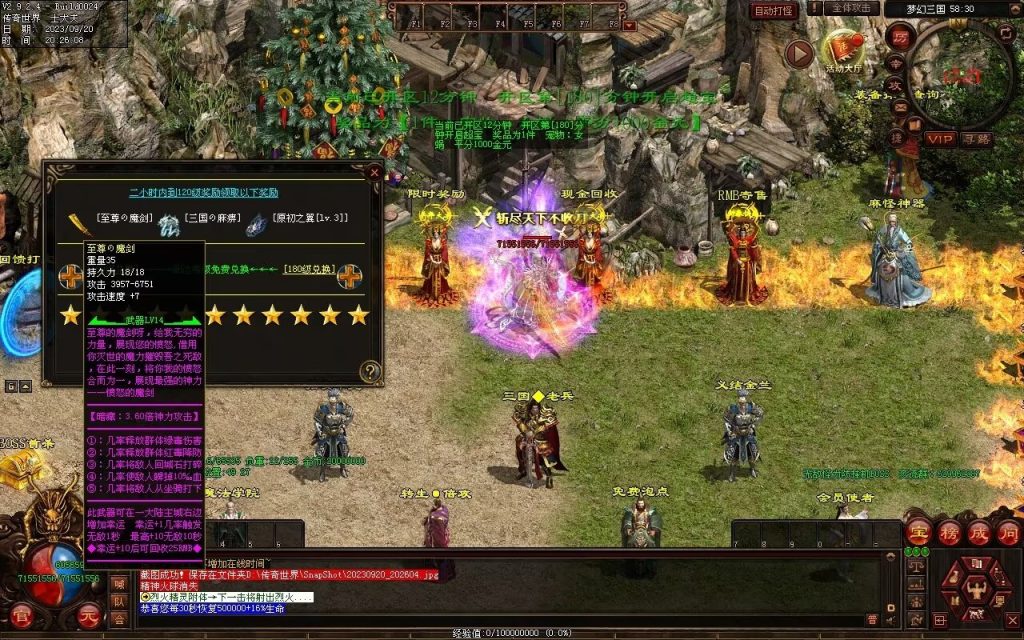Activate the 寻路 pathfinding button
Screen dimensions: 1024x640
point(976,138)
